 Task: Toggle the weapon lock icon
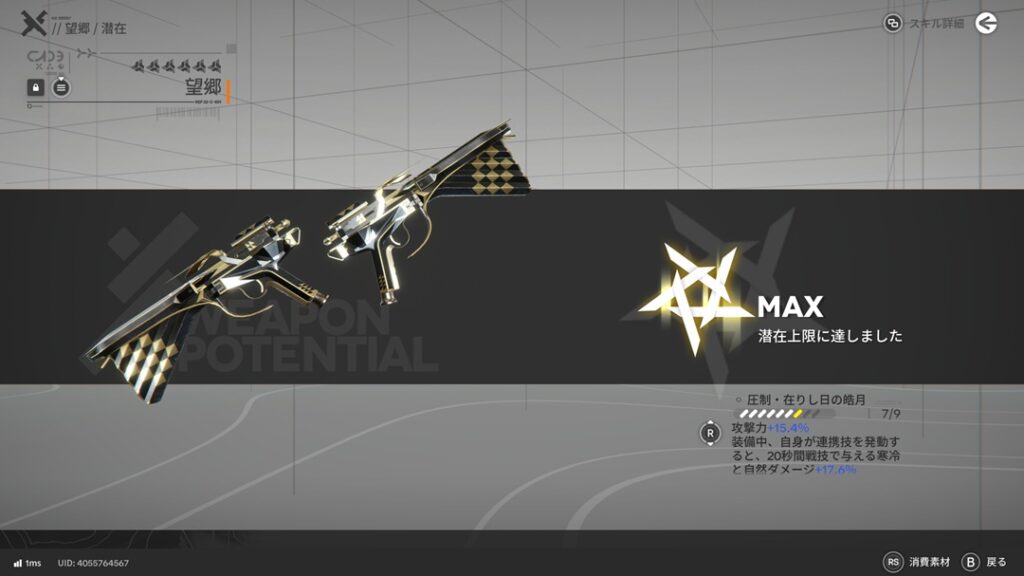click(35, 88)
